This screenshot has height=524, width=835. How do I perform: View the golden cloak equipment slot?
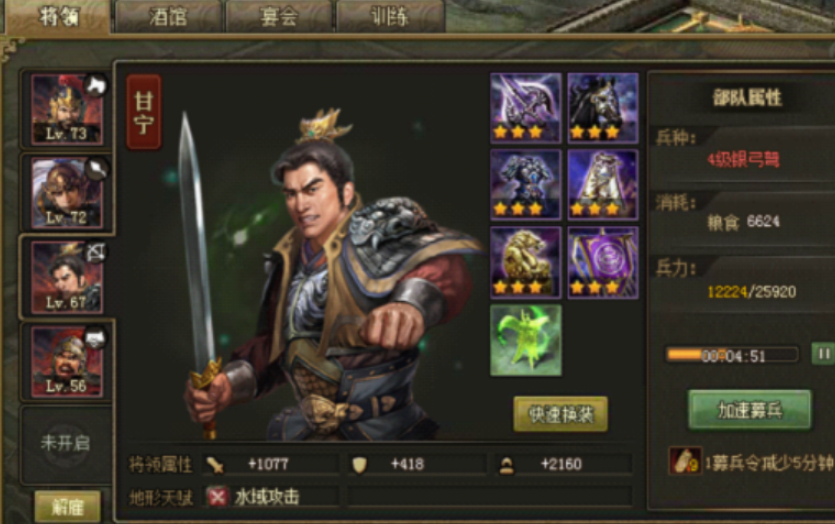(603, 184)
